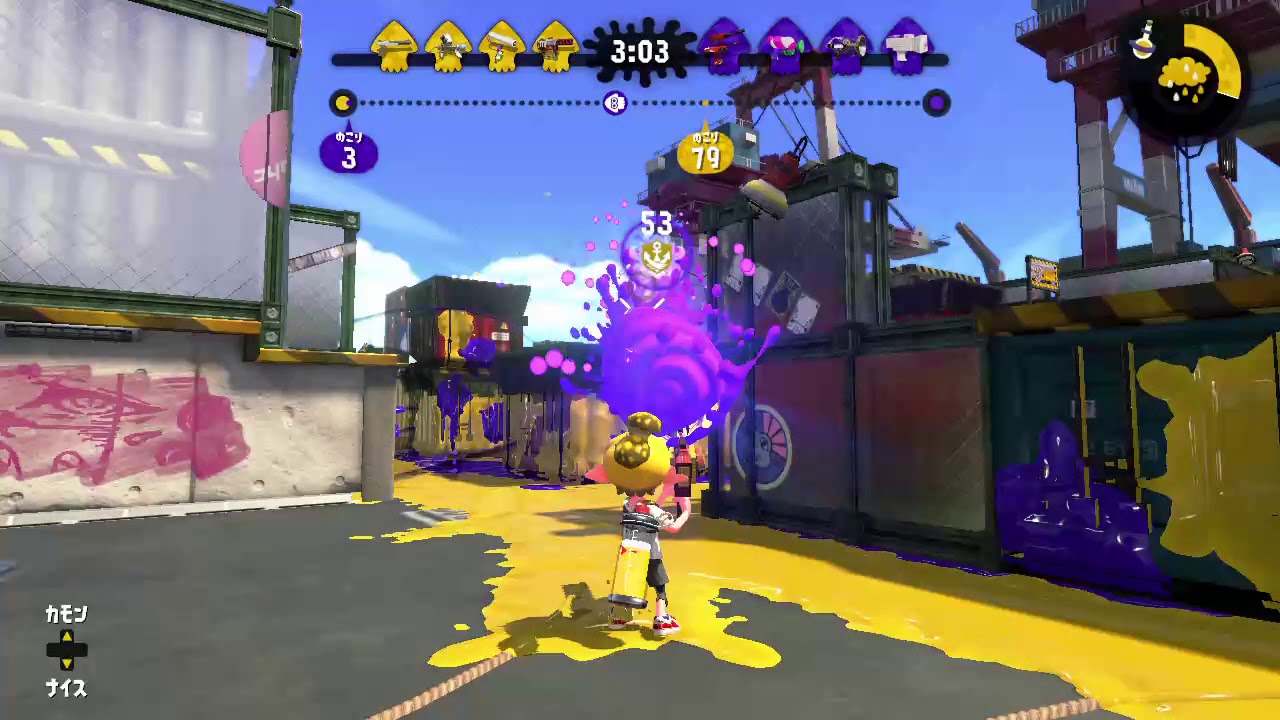Click the purple squid icon with green weapon
This screenshot has height=720, width=1280.
click(x=783, y=45)
